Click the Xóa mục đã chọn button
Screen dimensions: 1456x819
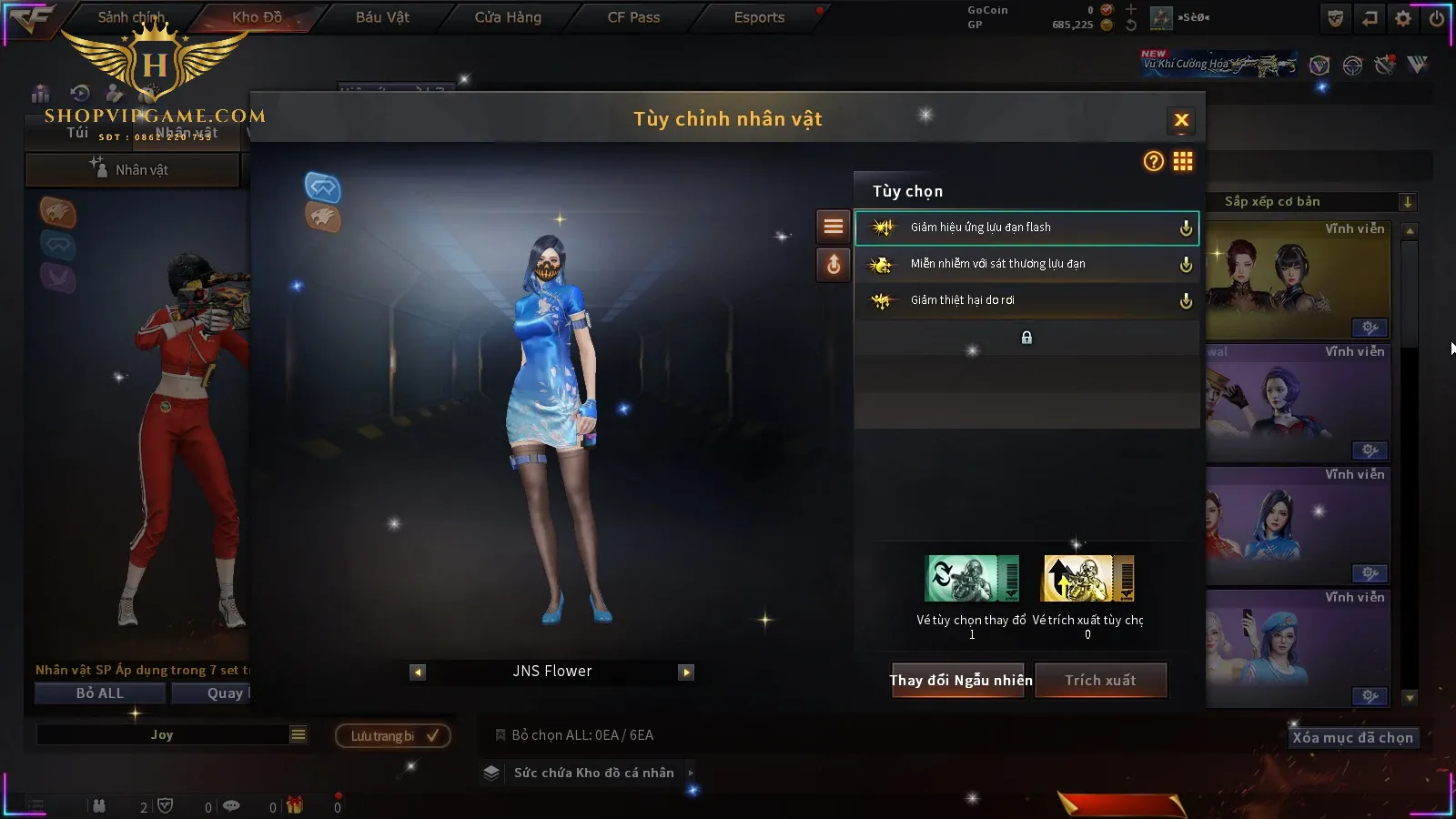pyautogui.click(x=1352, y=738)
